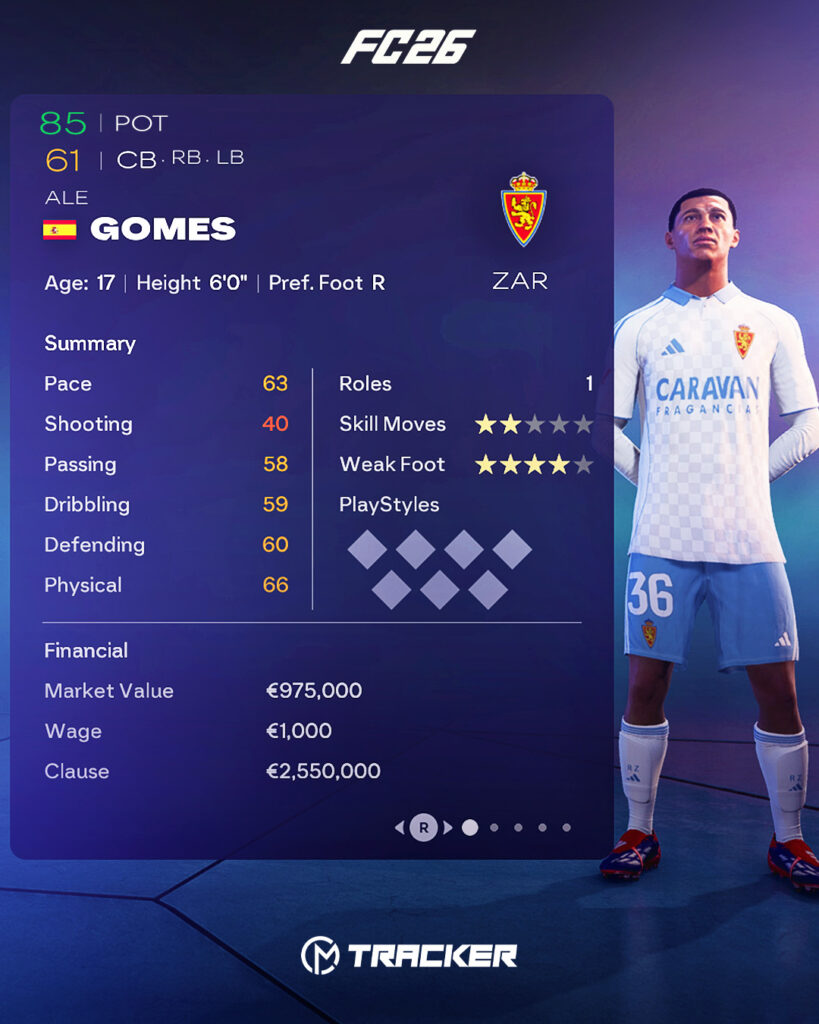The width and height of the screenshot is (819, 1024).
Task: Jump to the last page indicator dot
Action: coord(566,827)
